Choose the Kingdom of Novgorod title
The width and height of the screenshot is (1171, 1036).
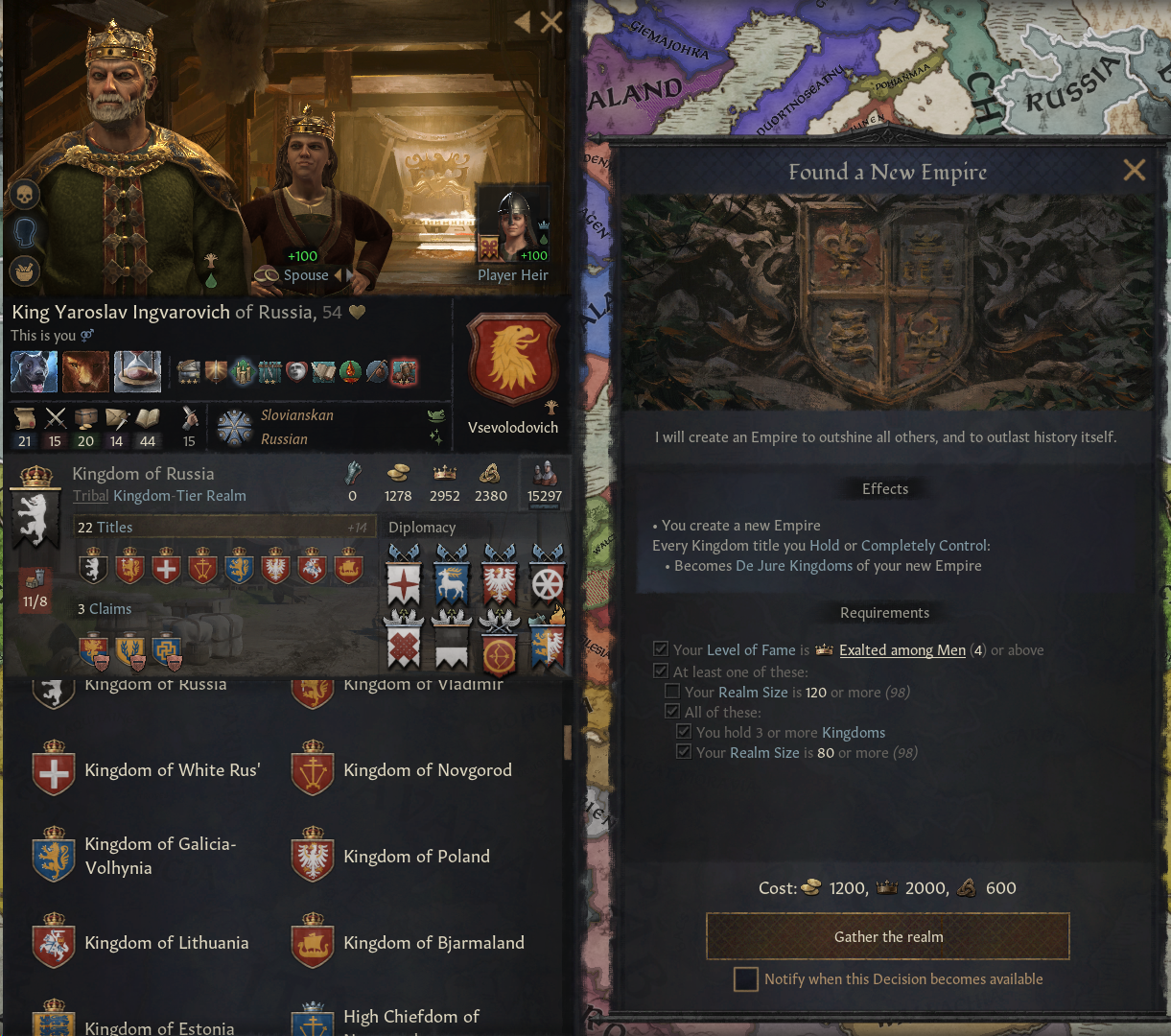tap(427, 770)
